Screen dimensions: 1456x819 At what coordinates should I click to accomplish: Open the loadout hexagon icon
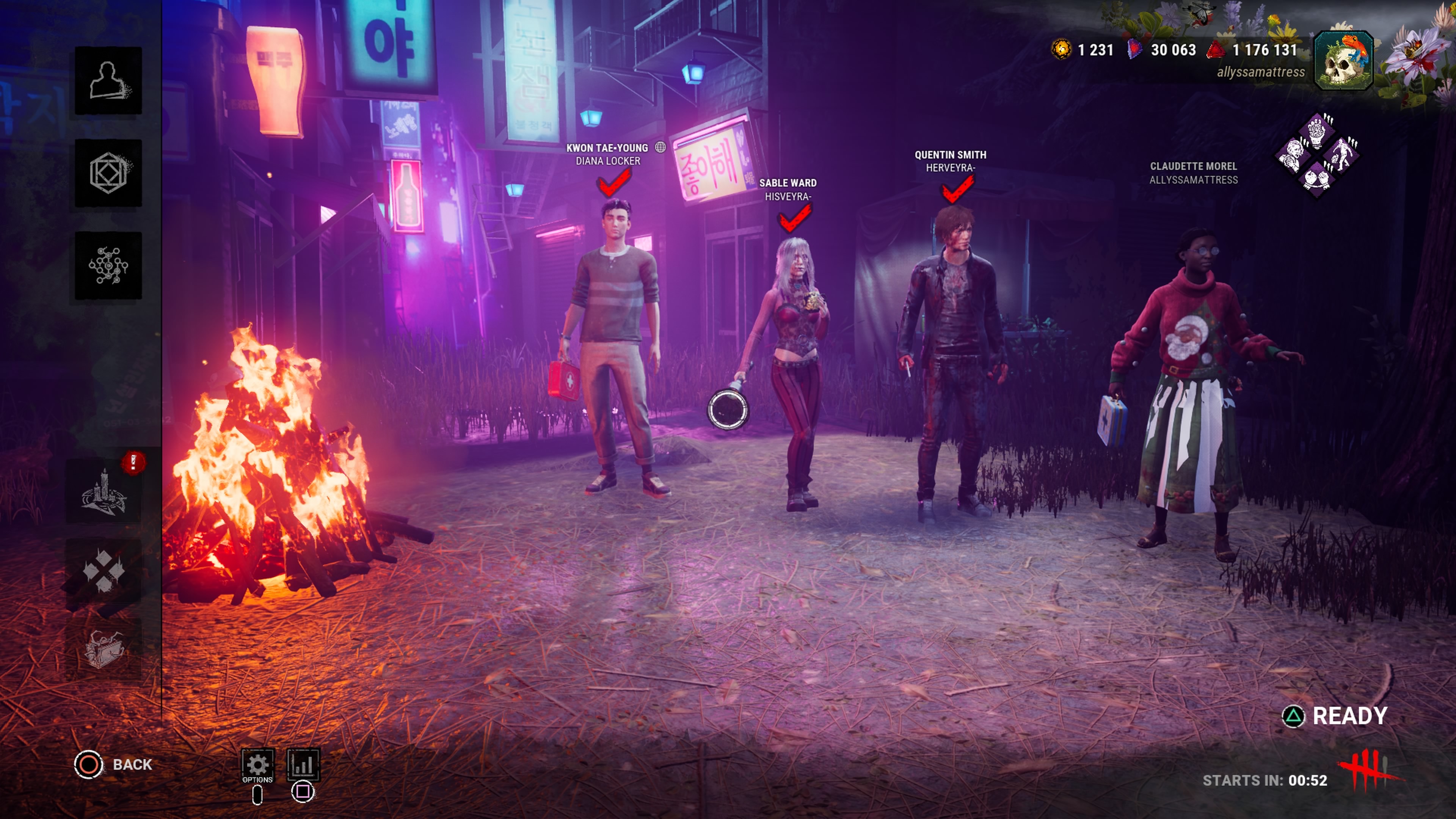tap(108, 173)
